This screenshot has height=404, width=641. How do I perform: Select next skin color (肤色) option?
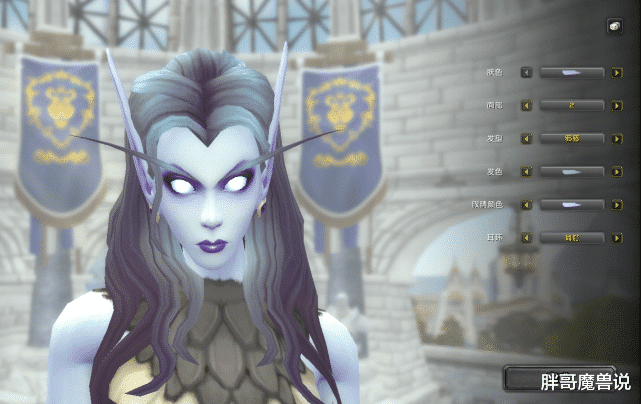[x=618, y=72]
